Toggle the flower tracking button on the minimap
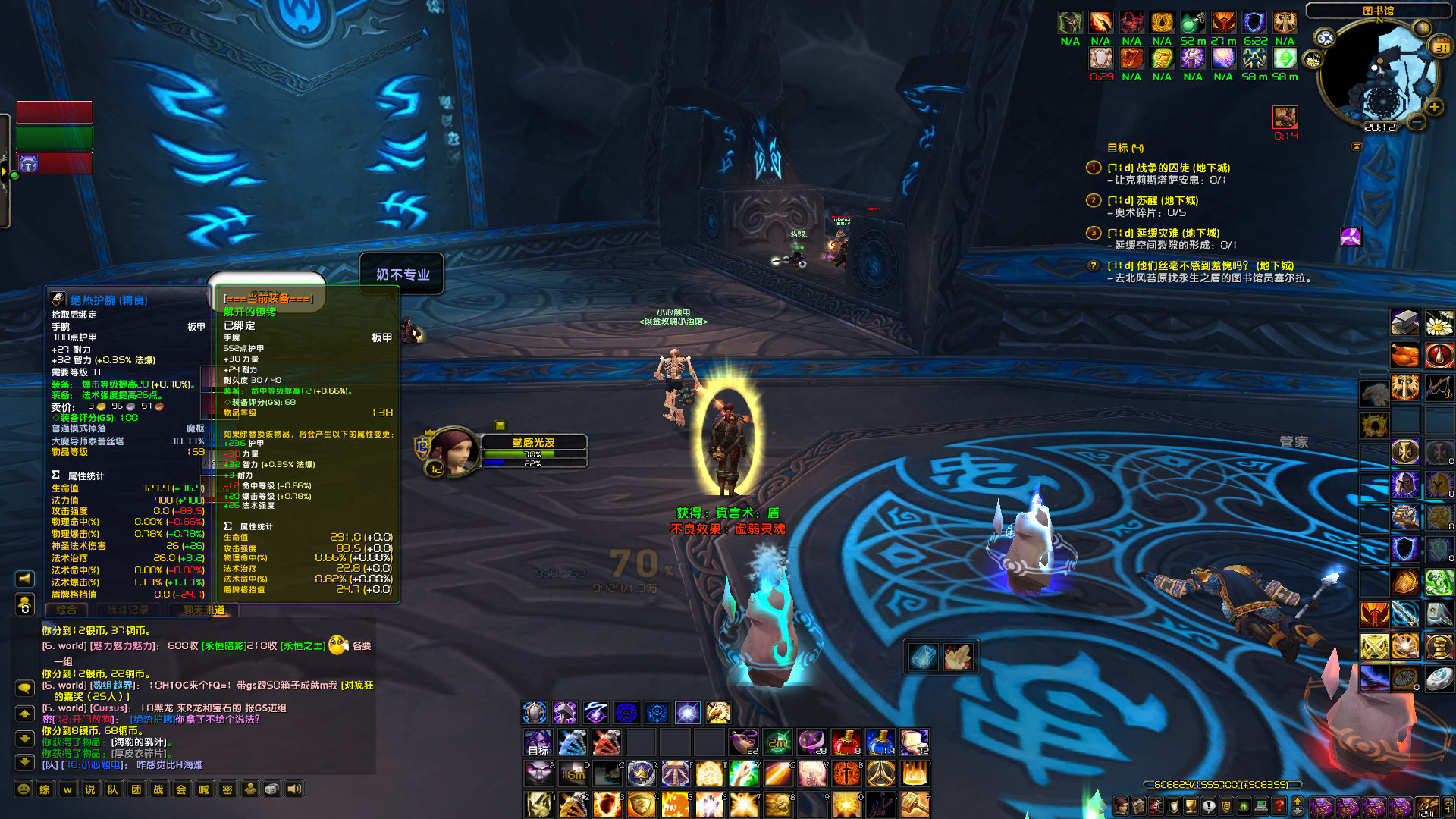This screenshot has height=819, width=1456. pyautogui.click(x=1312, y=61)
